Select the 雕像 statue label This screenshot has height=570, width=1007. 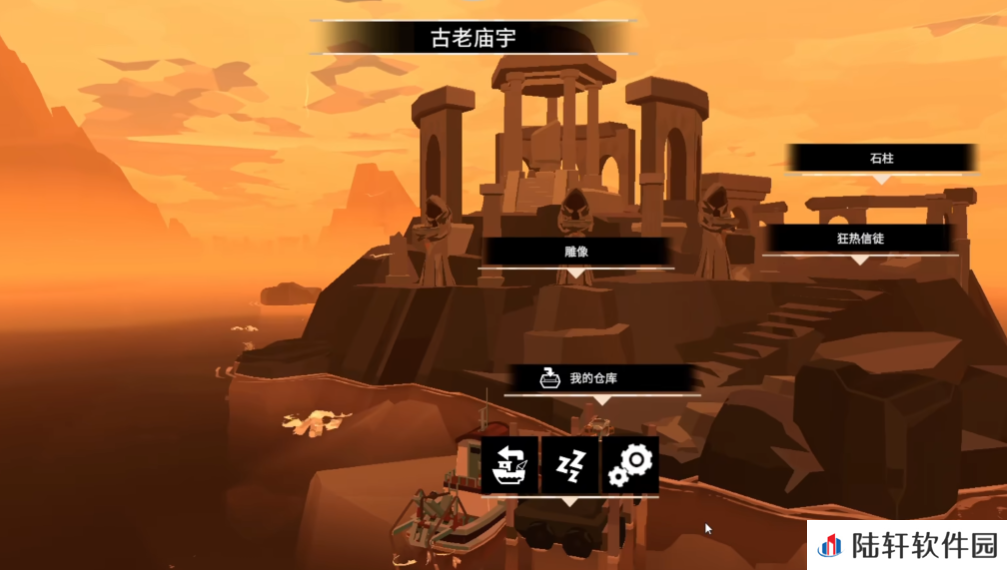576,251
